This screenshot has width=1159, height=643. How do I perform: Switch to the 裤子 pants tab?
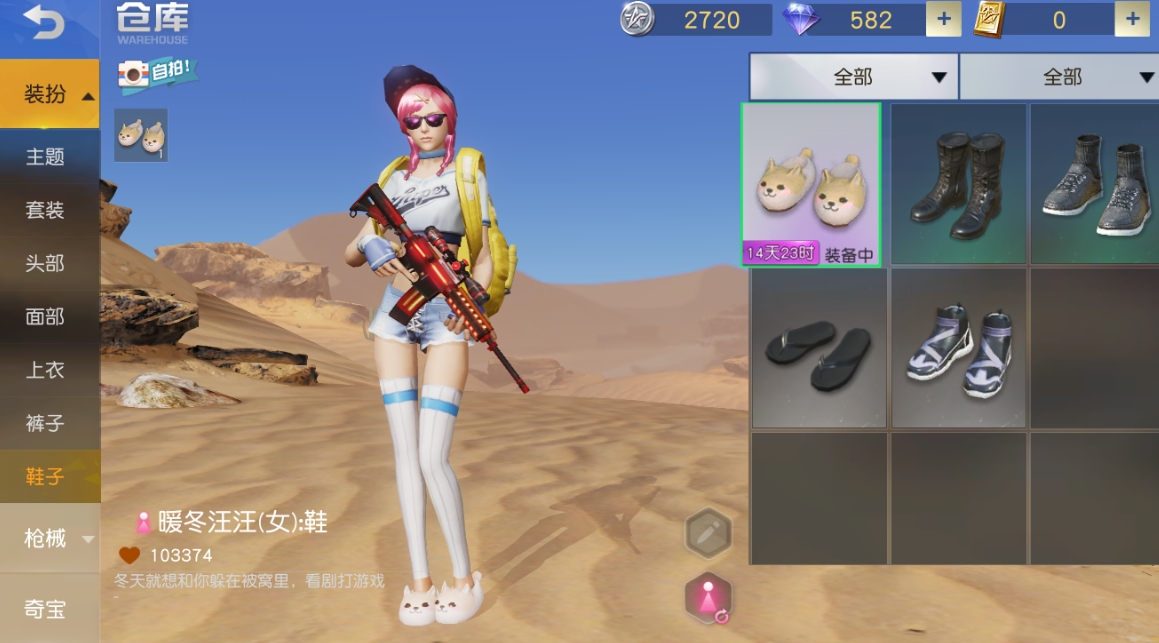(x=45, y=424)
